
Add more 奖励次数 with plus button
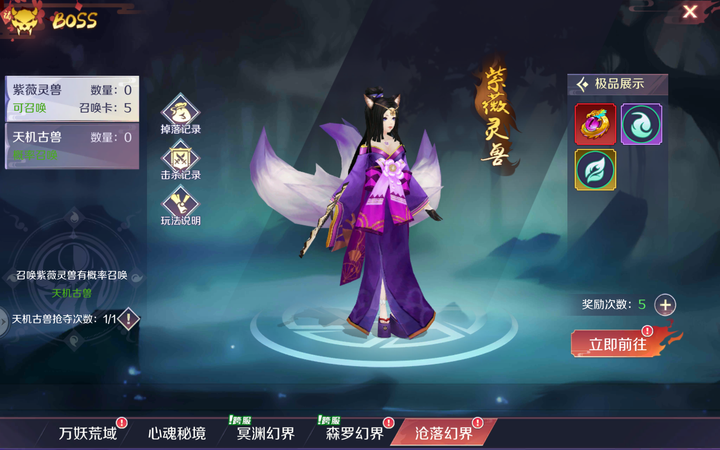pyautogui.click(x=665, y=305)
